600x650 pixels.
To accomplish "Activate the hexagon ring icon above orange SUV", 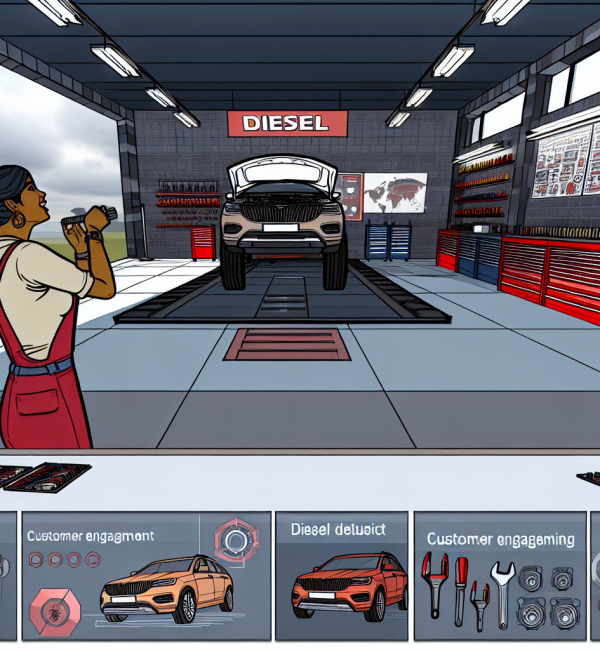I will (x=238, y=541).
